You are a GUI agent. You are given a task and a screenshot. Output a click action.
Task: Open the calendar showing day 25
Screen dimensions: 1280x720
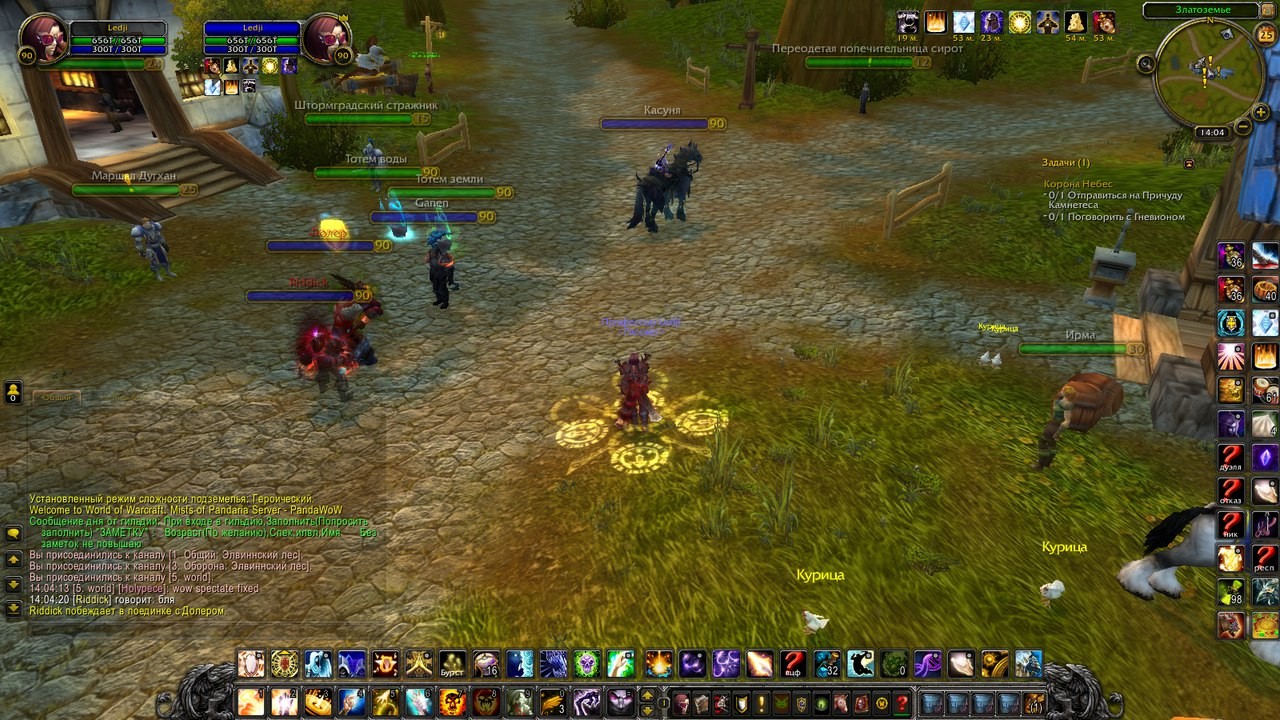tap(1265, 35)
